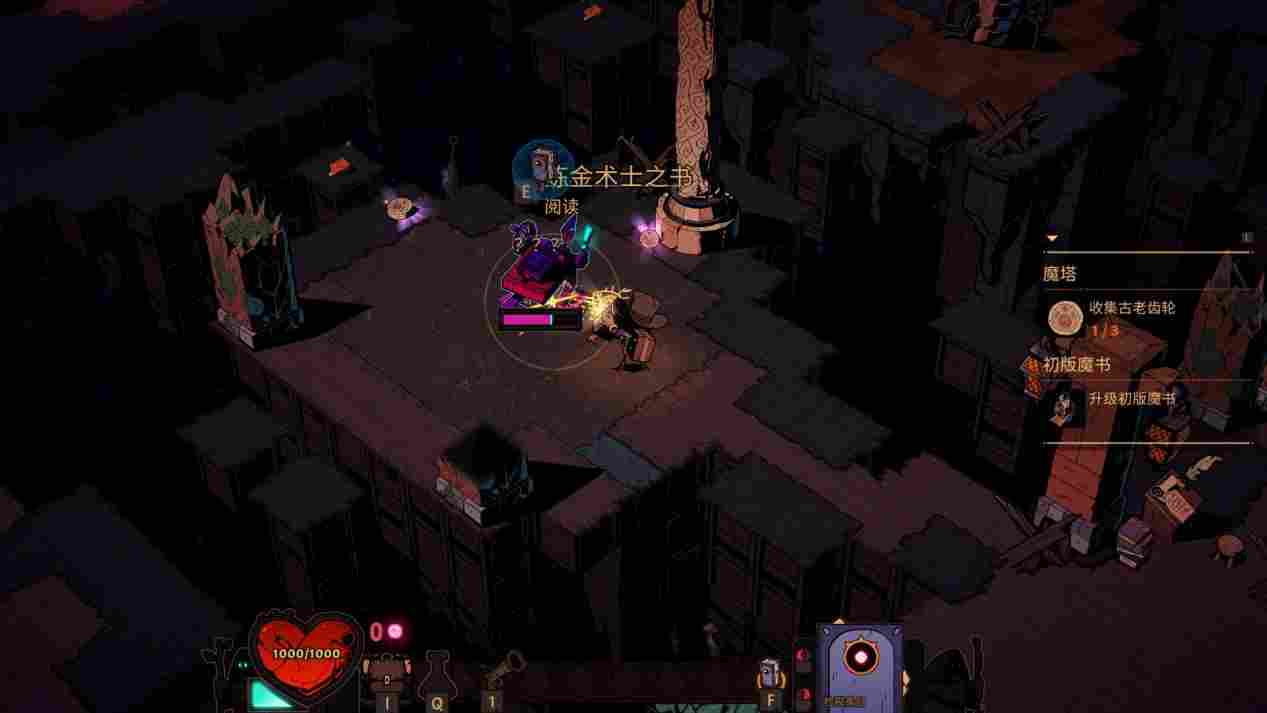
Task: Select the 收集古老齿轮 quest objective
Action: (1131, 308)
